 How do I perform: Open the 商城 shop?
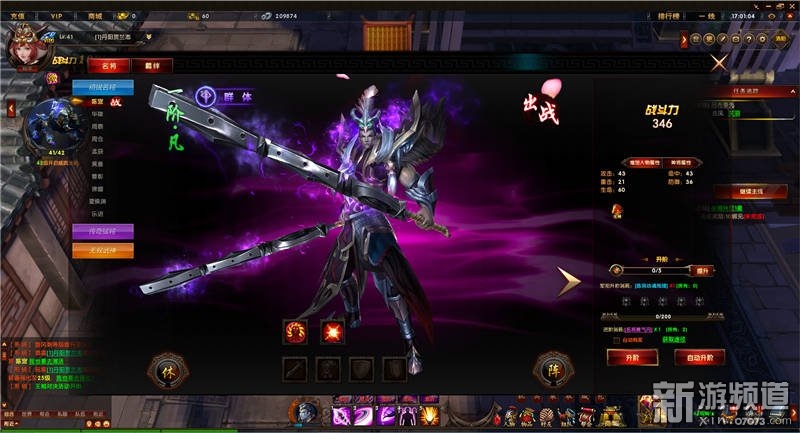pyautogui.click(x=95, y=16)
